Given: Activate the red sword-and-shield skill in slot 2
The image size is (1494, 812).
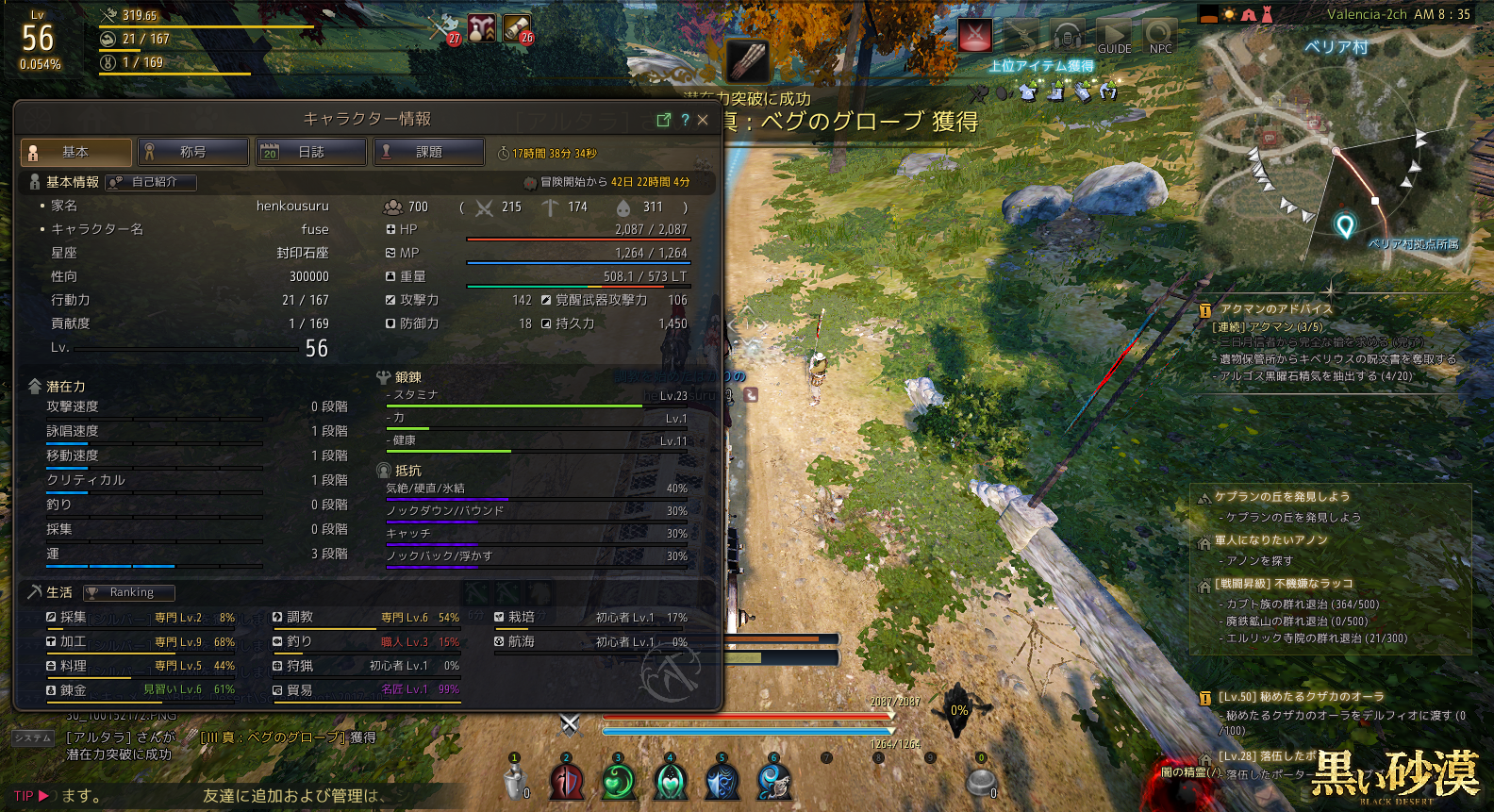Looking at the screenshot, I should [567, 782].
